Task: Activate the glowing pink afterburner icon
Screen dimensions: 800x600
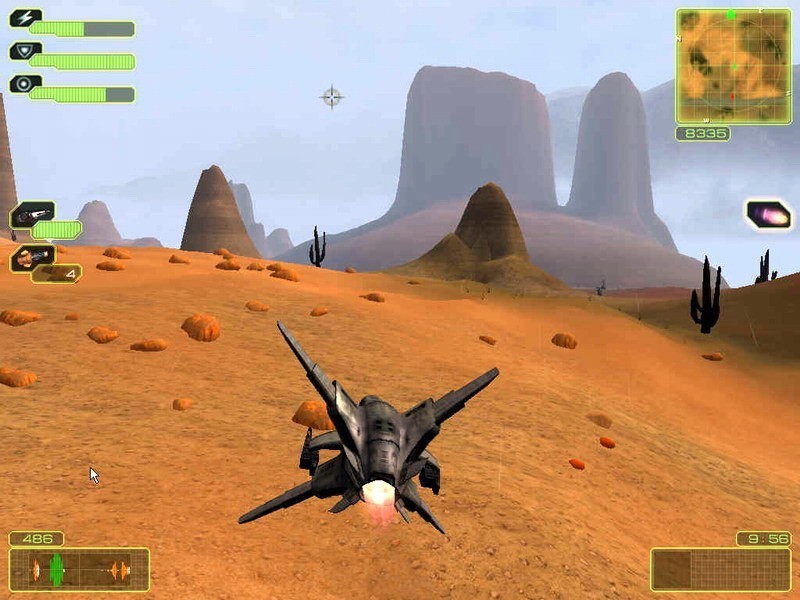Action: coord(768,214)
